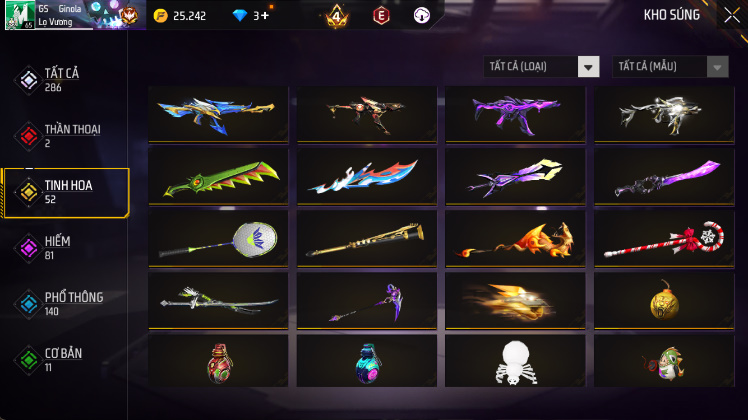
Task: Close the Kho Súng weapon vault
Action: [x=732, y=15]
